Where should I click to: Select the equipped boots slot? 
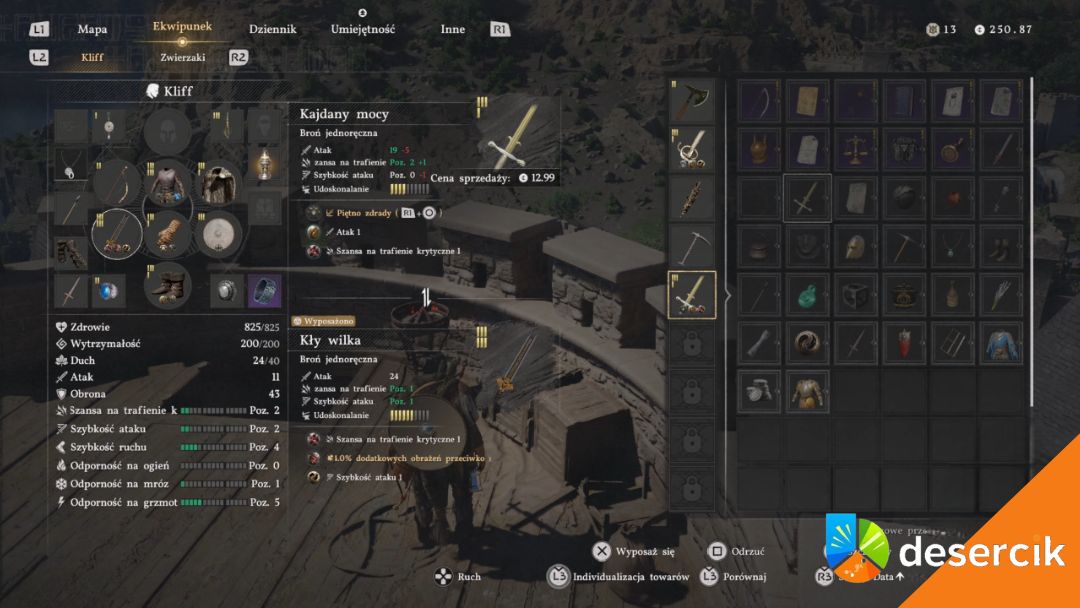(x=167, y=285)
